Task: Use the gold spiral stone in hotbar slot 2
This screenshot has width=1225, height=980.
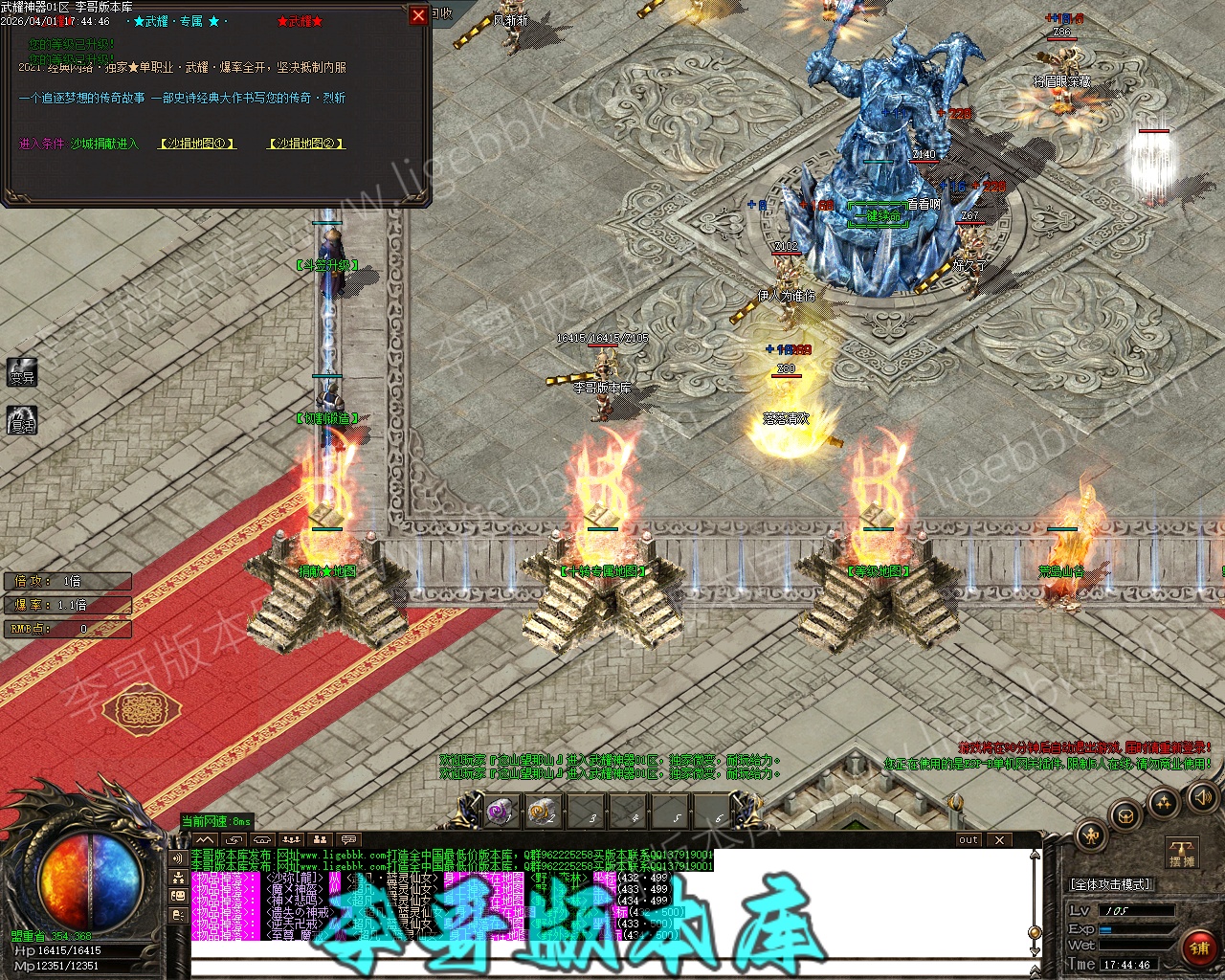Action: point(543,812)
